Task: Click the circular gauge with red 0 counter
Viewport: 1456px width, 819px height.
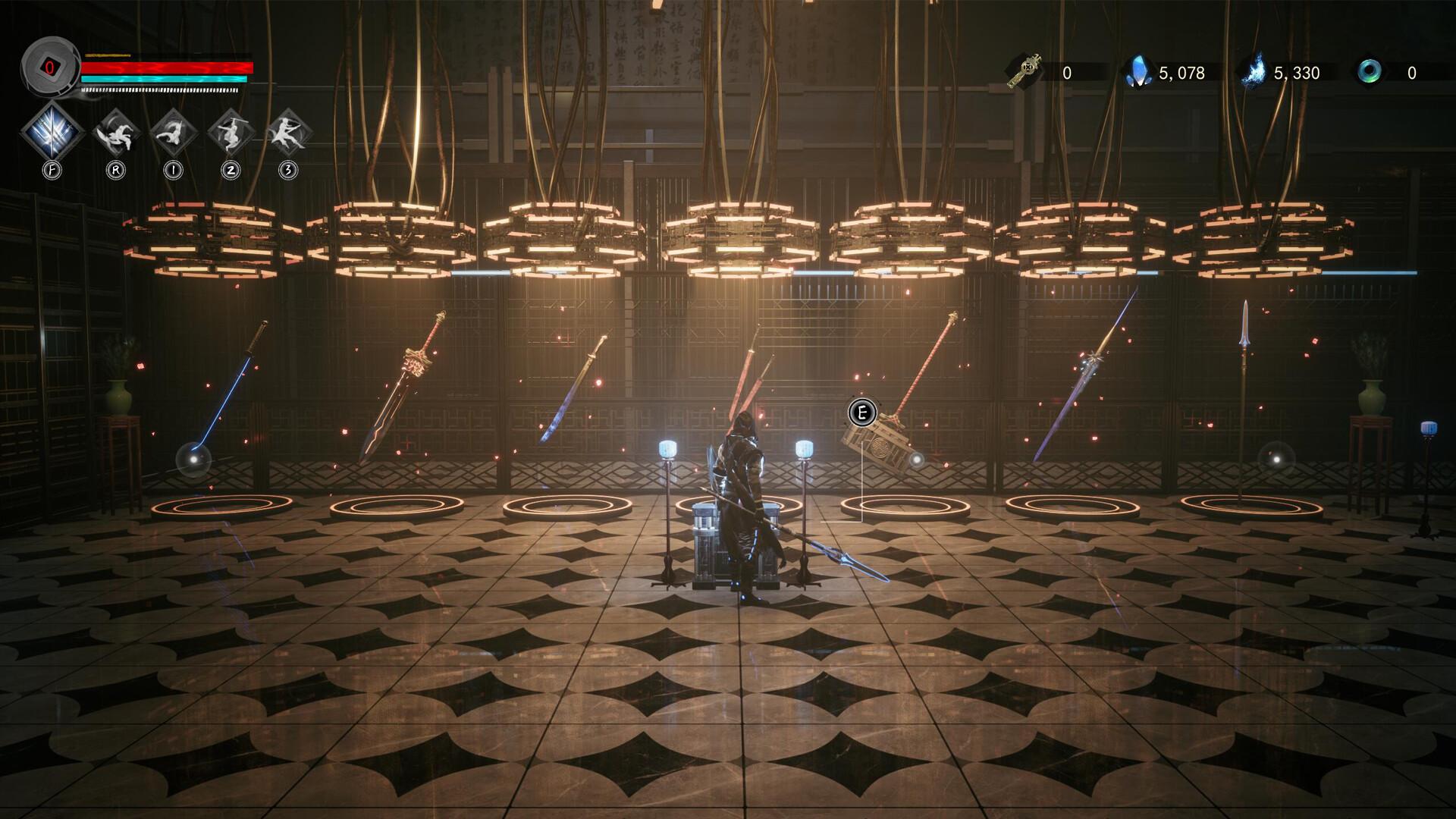Action: (50, 68)
